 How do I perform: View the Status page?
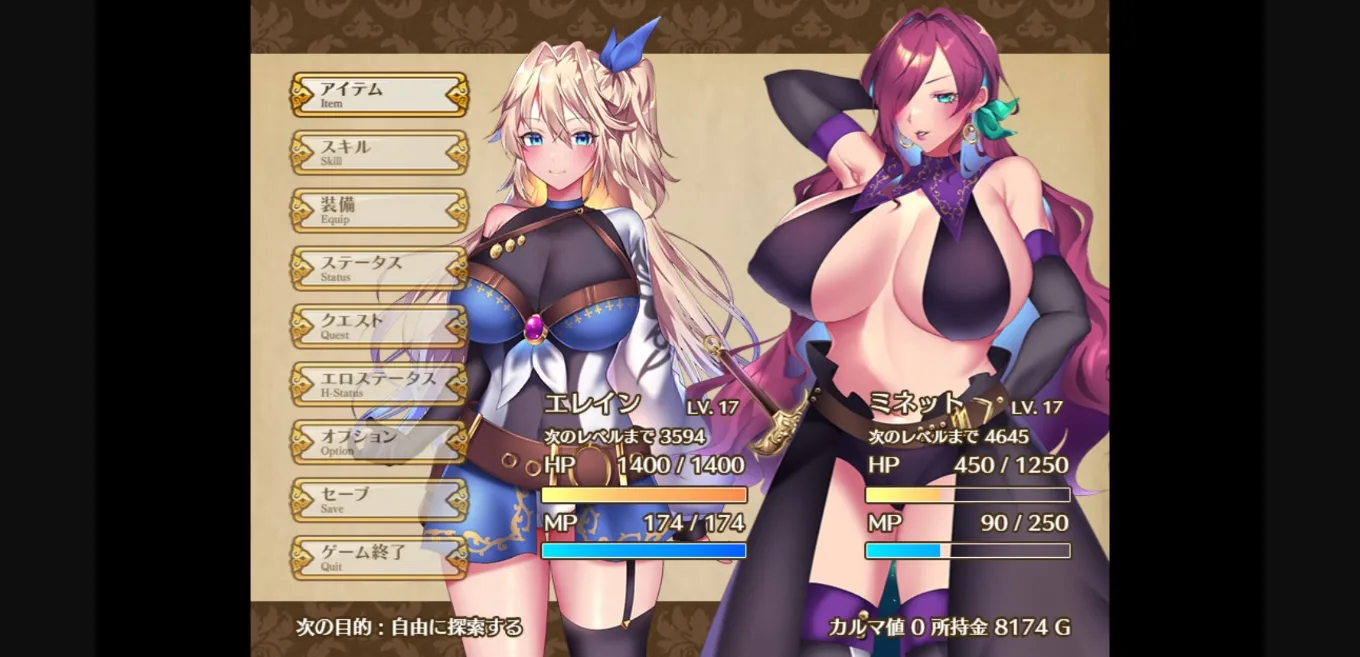[x=379, y=269]
